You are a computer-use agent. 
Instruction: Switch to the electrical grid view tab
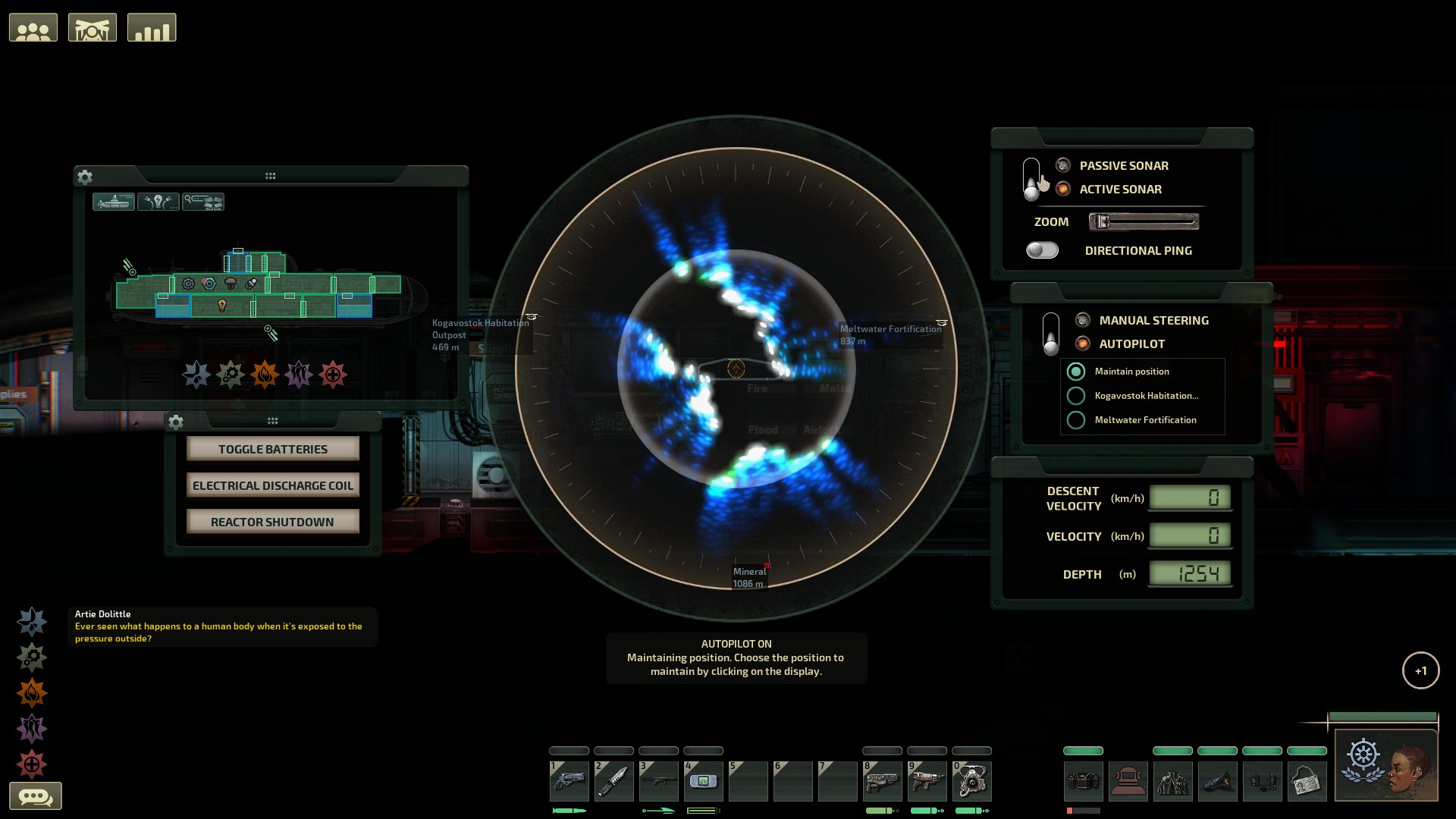(x=158, y=201)
